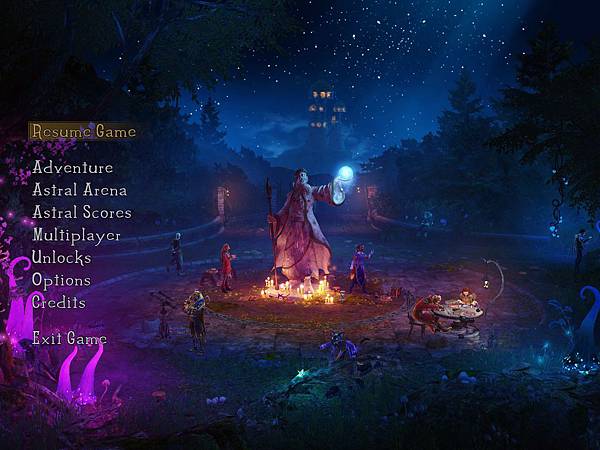Click the Resume Game option

[82, 131]
